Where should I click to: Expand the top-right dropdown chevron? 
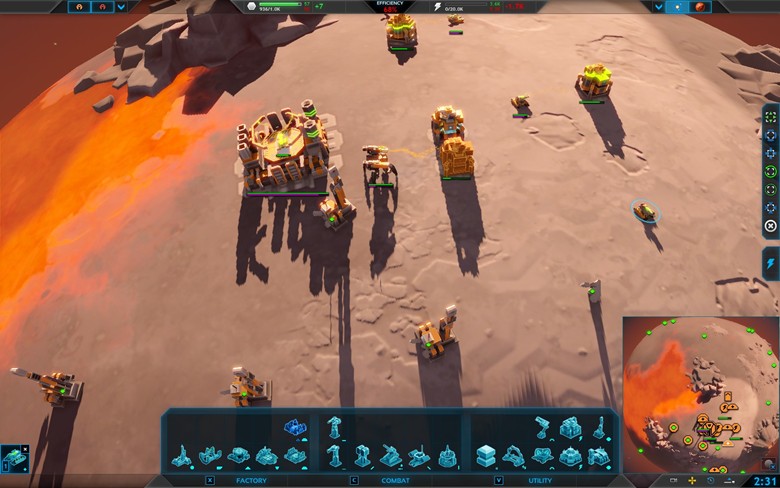click(x=659, y=7)
